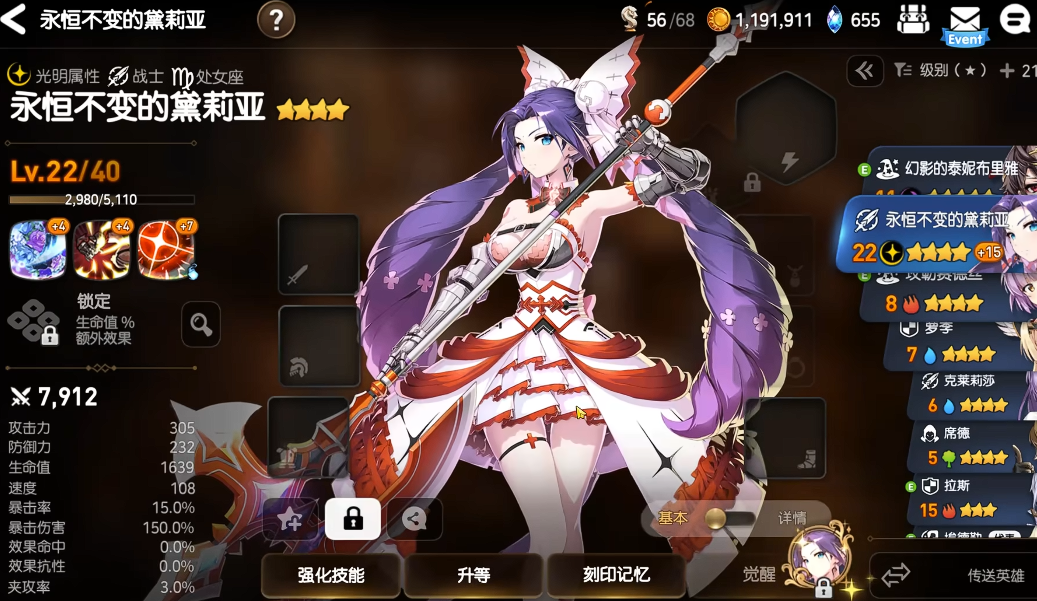
Task: Open the question mark help button
Action: 276,19
